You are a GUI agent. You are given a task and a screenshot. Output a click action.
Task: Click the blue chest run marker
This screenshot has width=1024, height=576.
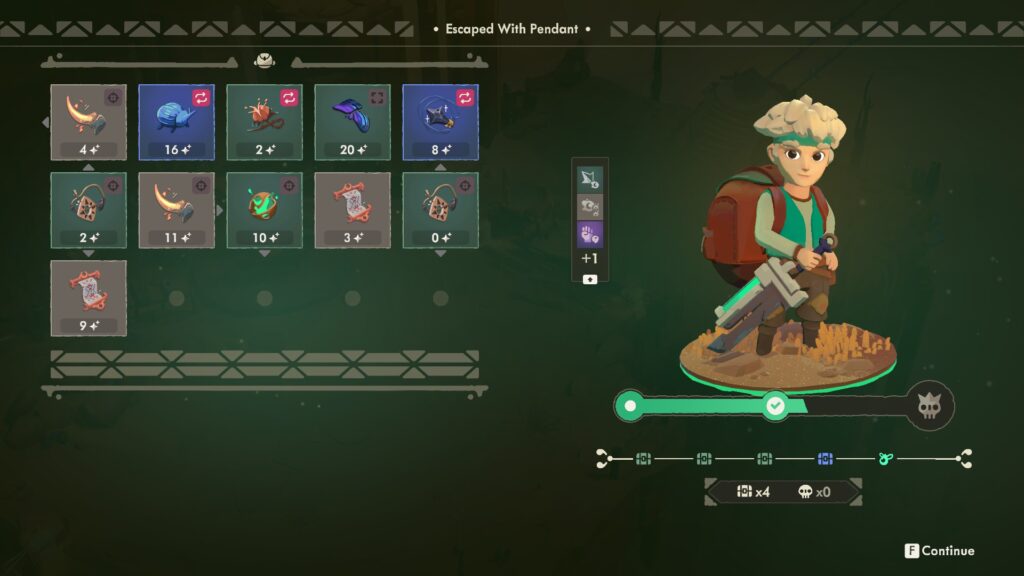coord(825,459)
